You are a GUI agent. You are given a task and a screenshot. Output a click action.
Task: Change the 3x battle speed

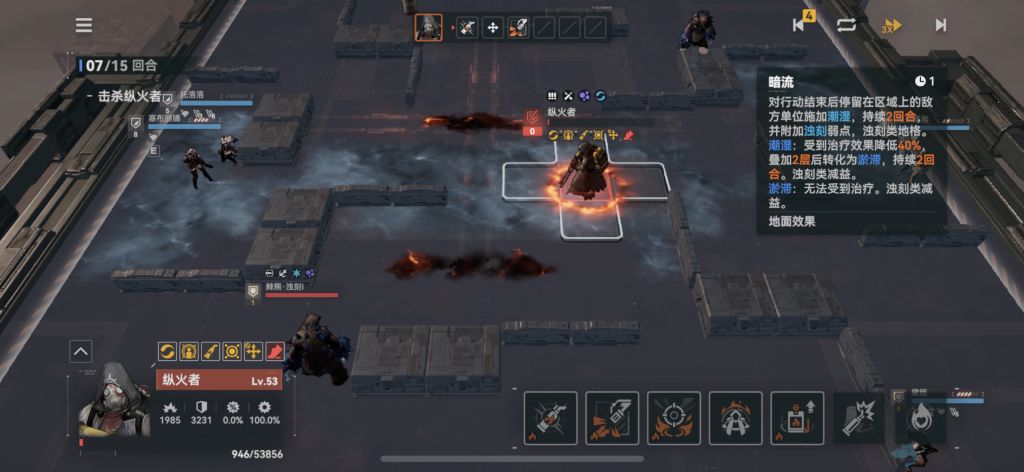pos(892,25)
